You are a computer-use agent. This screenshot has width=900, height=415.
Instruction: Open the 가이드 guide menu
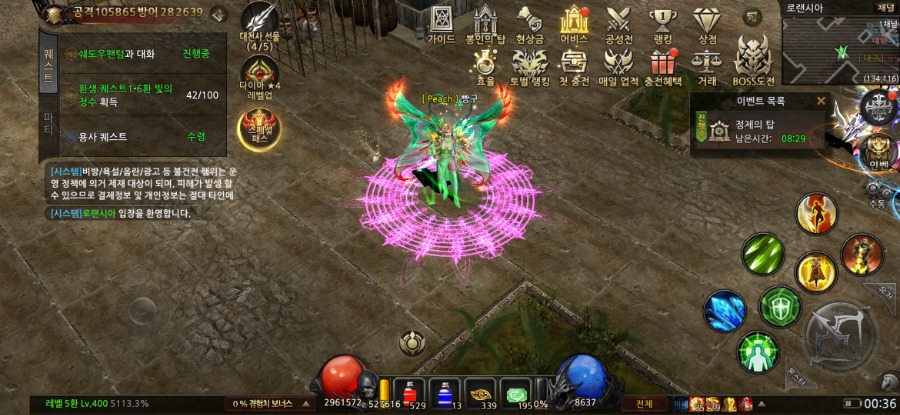[441, 22]
